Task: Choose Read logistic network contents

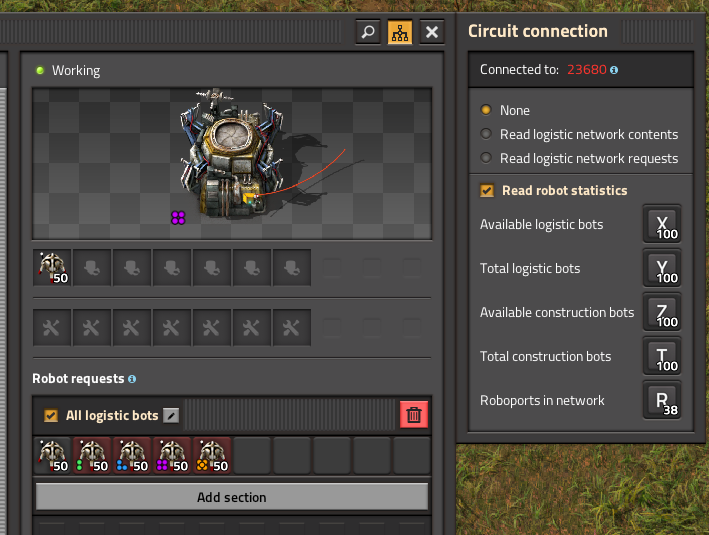Action: point(487,134)
